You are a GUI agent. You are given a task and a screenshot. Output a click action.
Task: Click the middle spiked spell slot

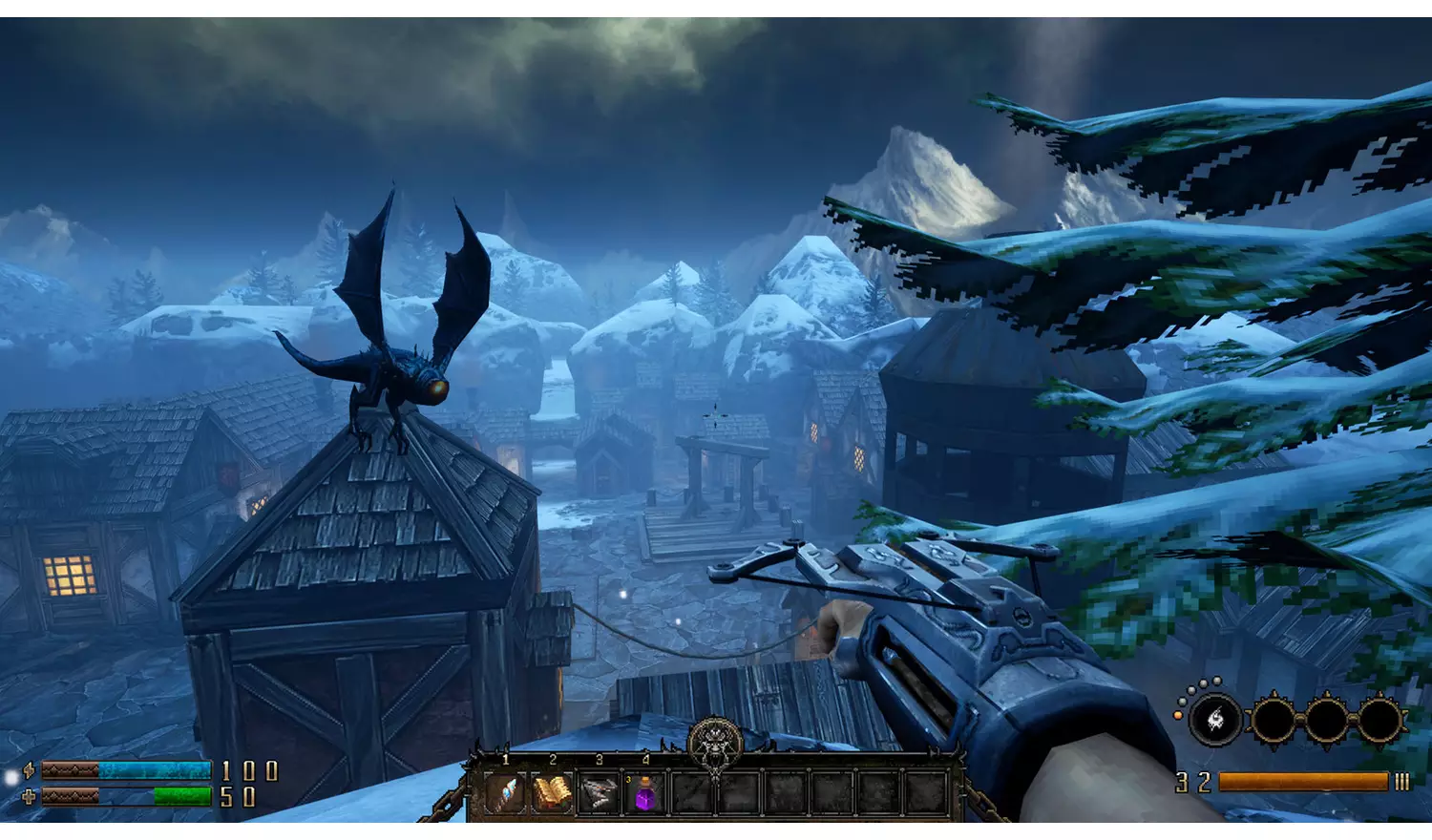pyautogui.click(x=1326, y=720)
